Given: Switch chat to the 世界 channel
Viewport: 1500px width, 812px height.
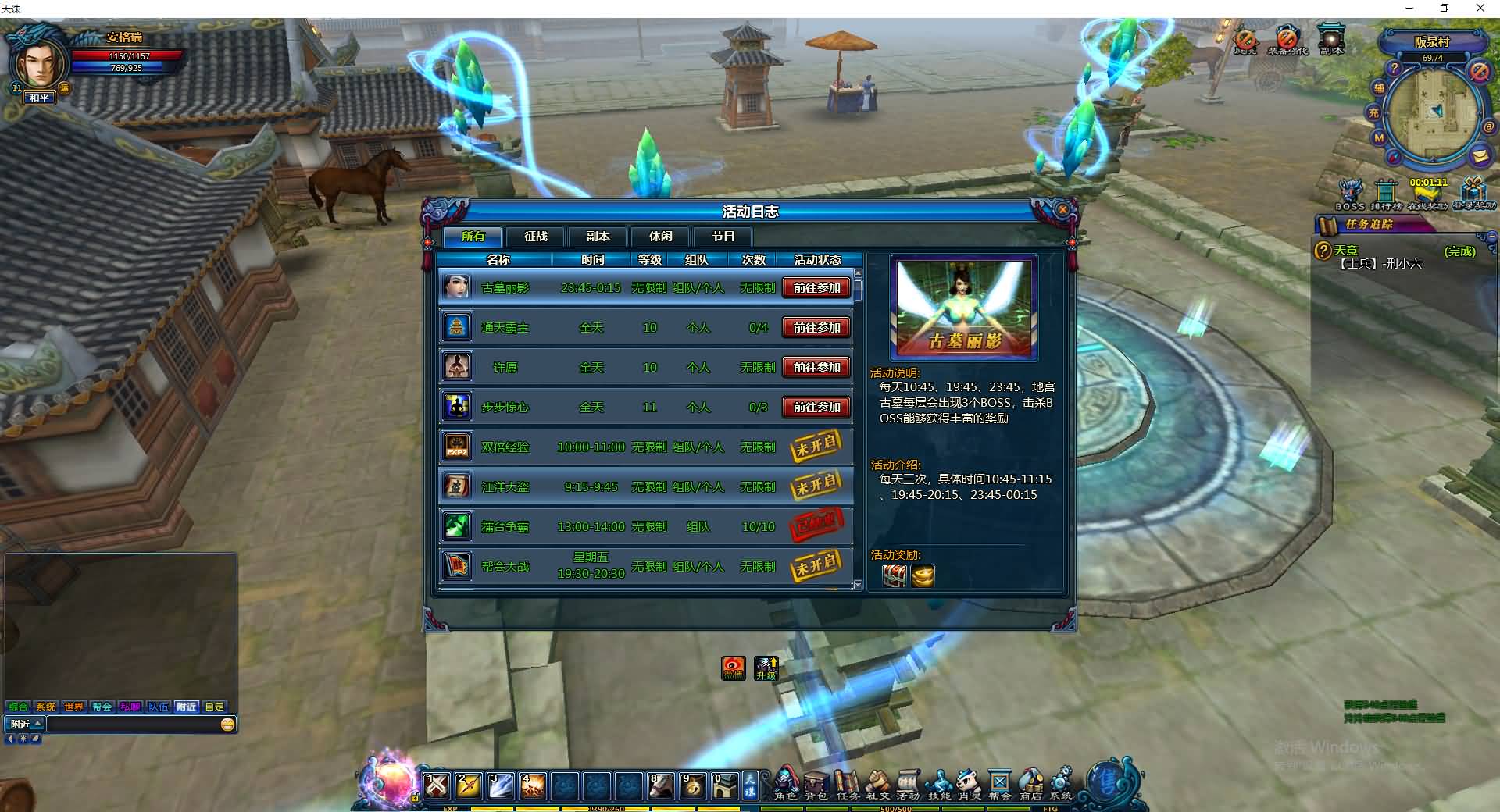Looking at the screenshot, I should tap(73, 707).
